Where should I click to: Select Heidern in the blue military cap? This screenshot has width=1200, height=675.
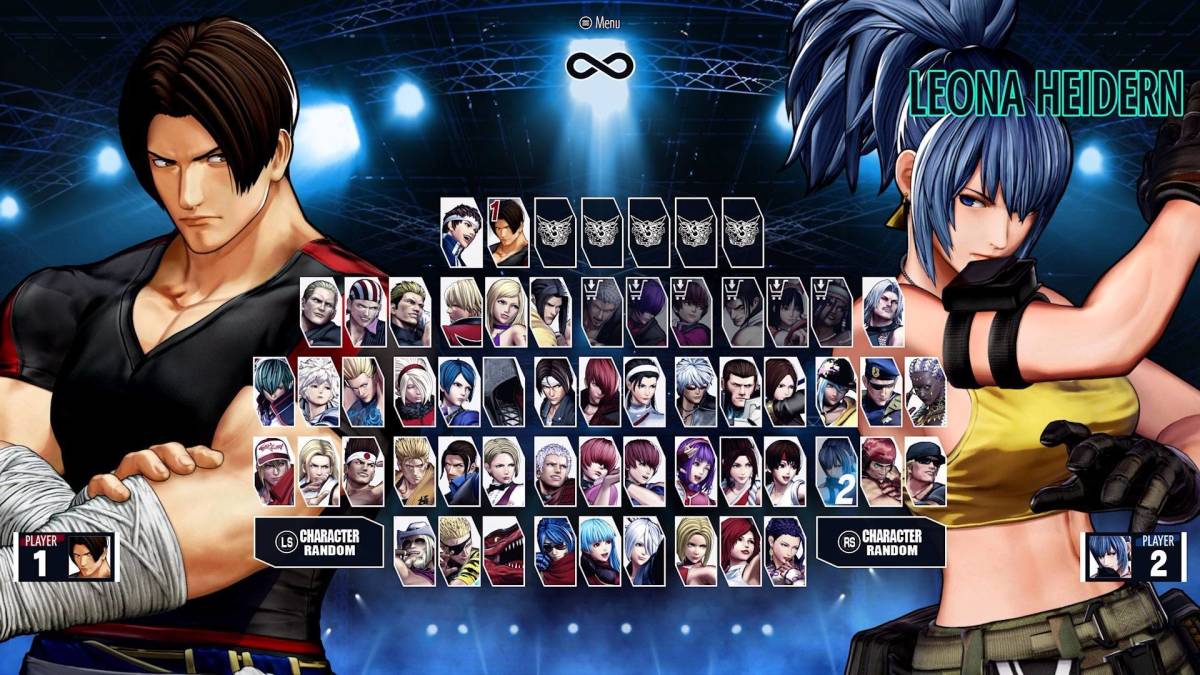[881, 392]
